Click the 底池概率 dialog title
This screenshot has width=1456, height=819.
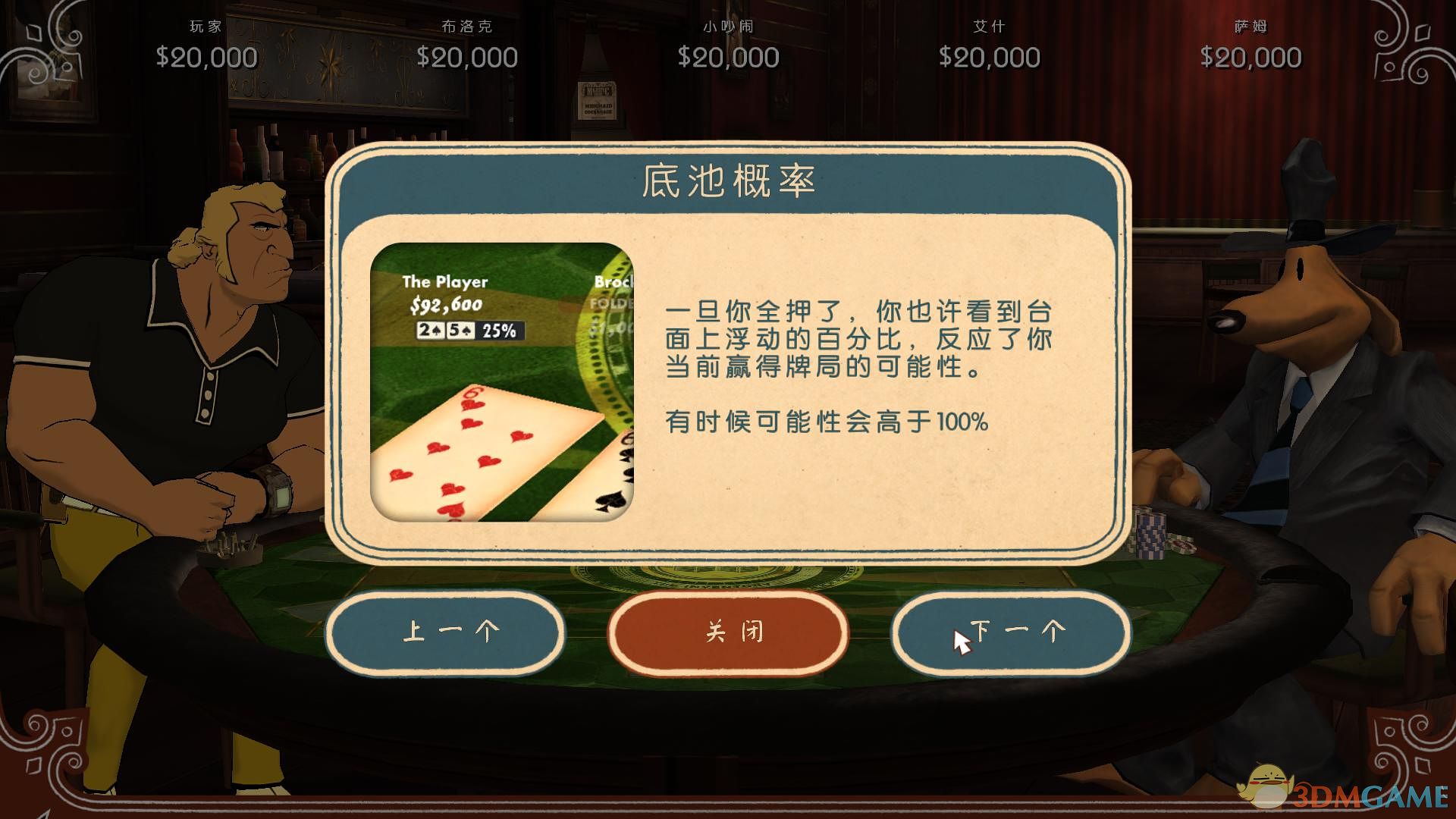point(727,180)
